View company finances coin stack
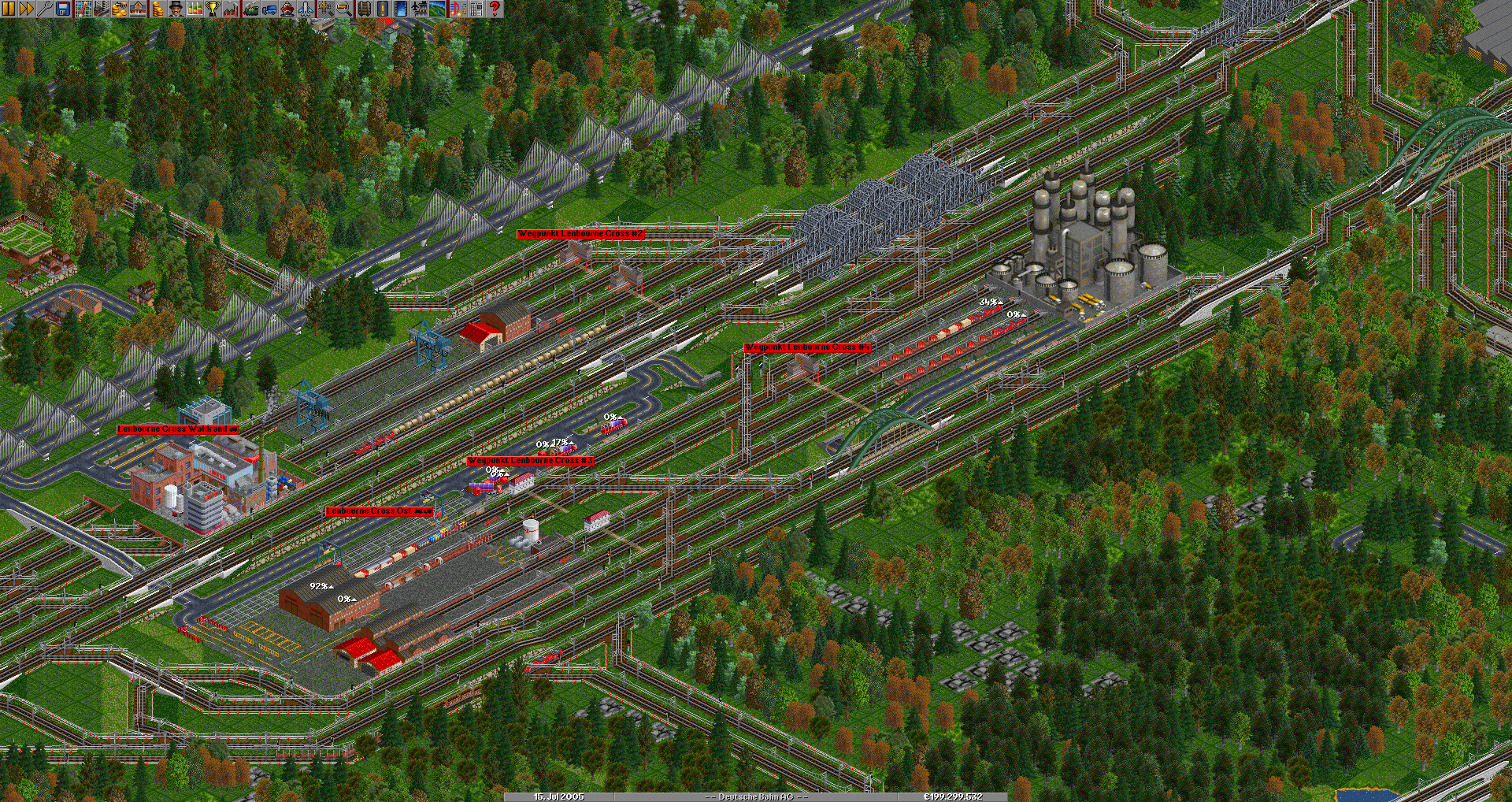Viewport: 1512px width, 802px height. coord(157,9)
